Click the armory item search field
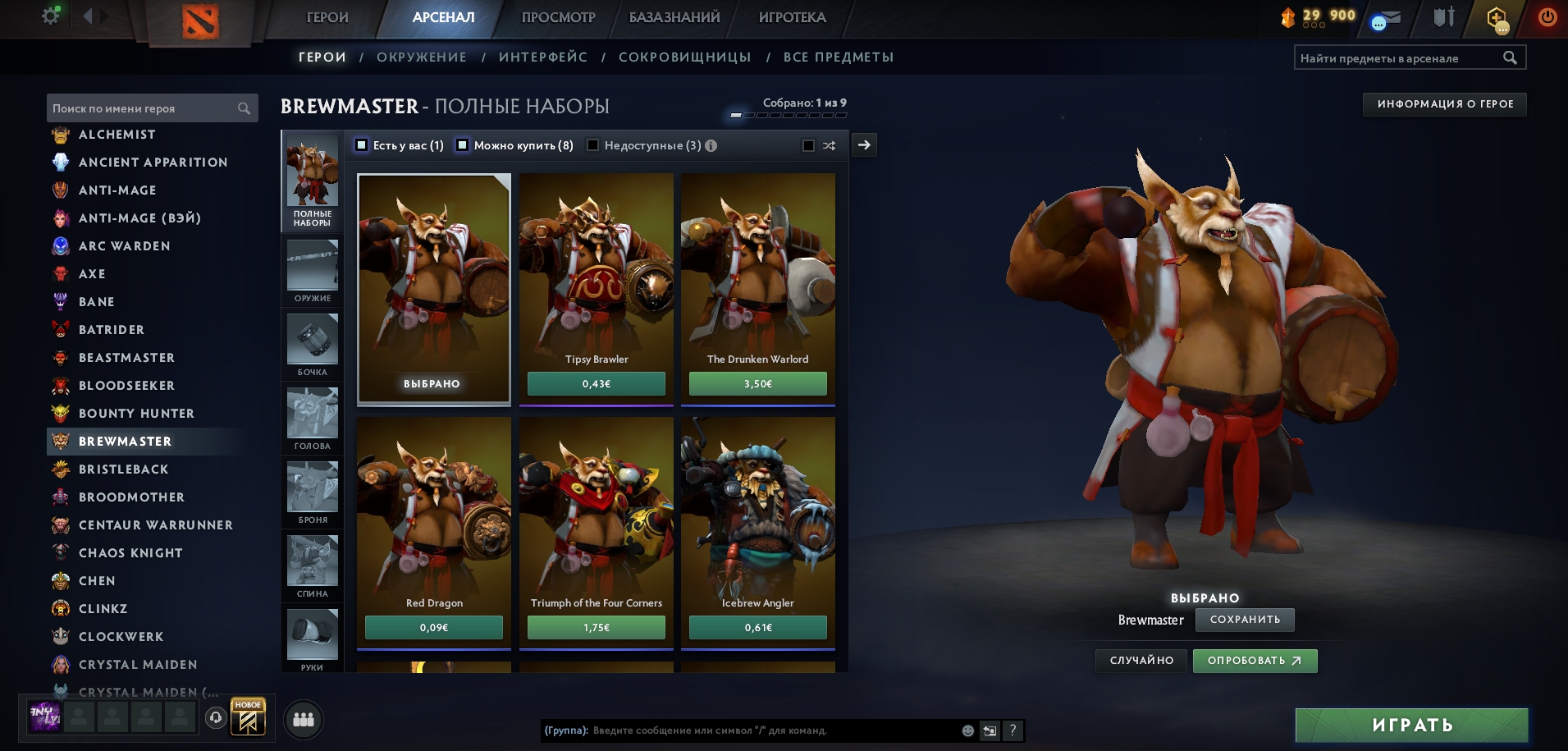Viewport: 1568px width, 751px height. [x=1399, y=58]
